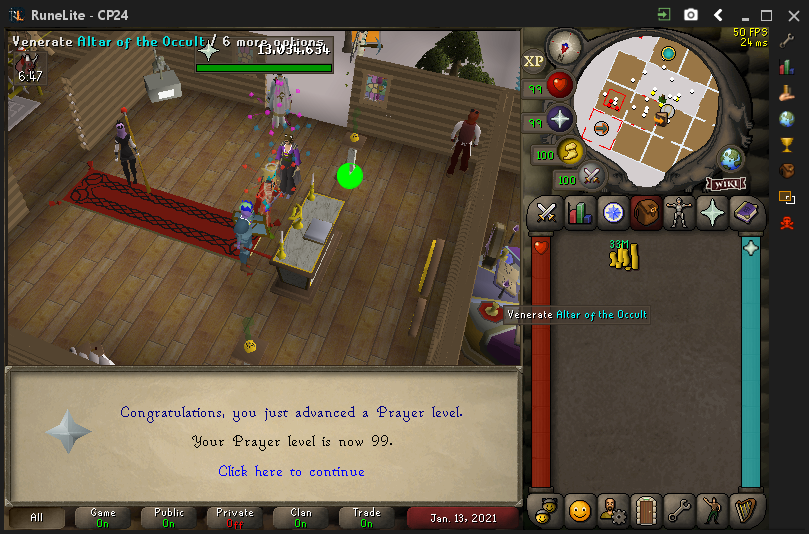This screenshot has width=809, height=534.
Task: Open the world map globe
Action: click(x=732, y=158)
